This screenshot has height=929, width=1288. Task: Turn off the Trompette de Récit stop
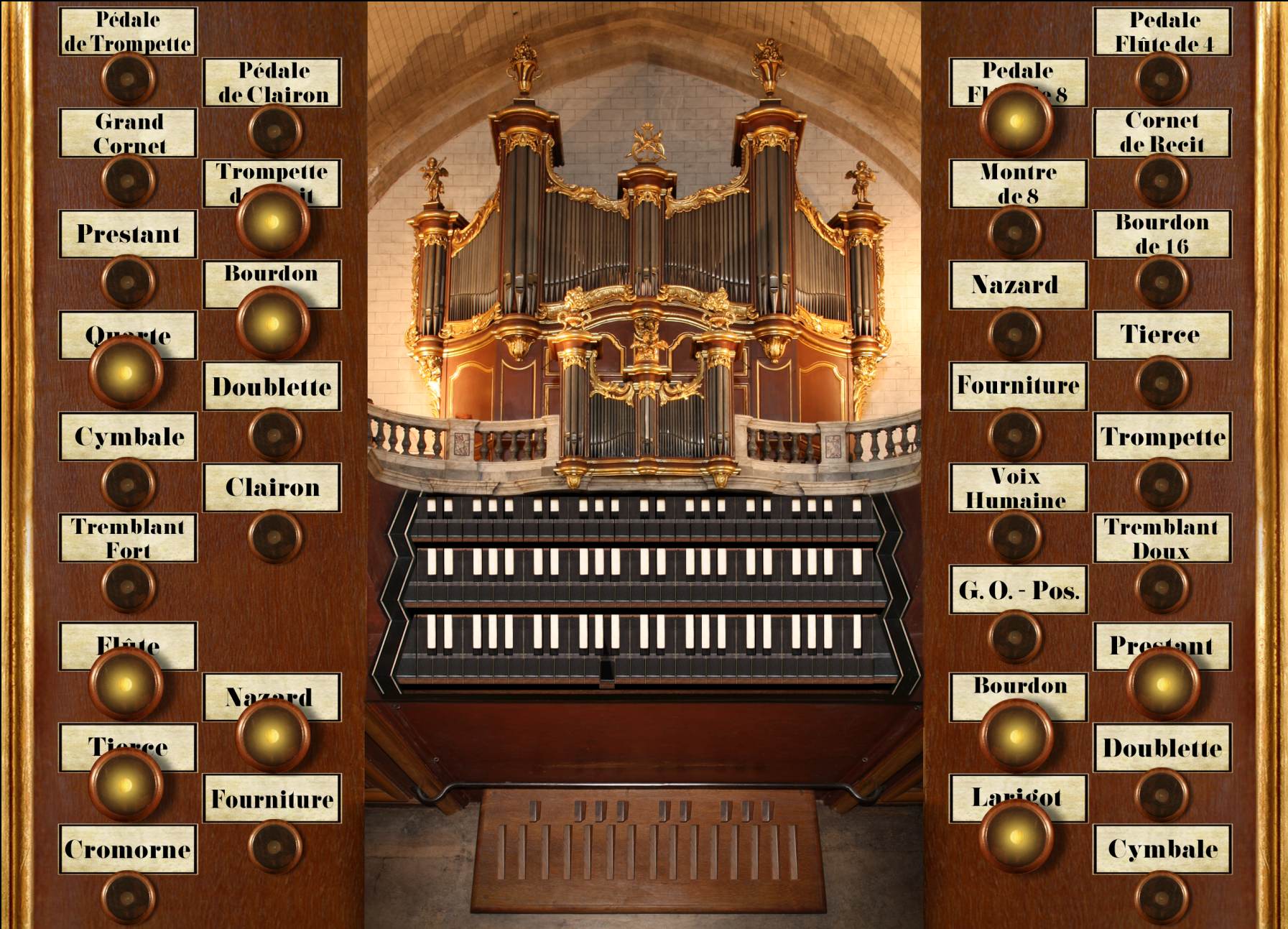click(x=272, y=221)
